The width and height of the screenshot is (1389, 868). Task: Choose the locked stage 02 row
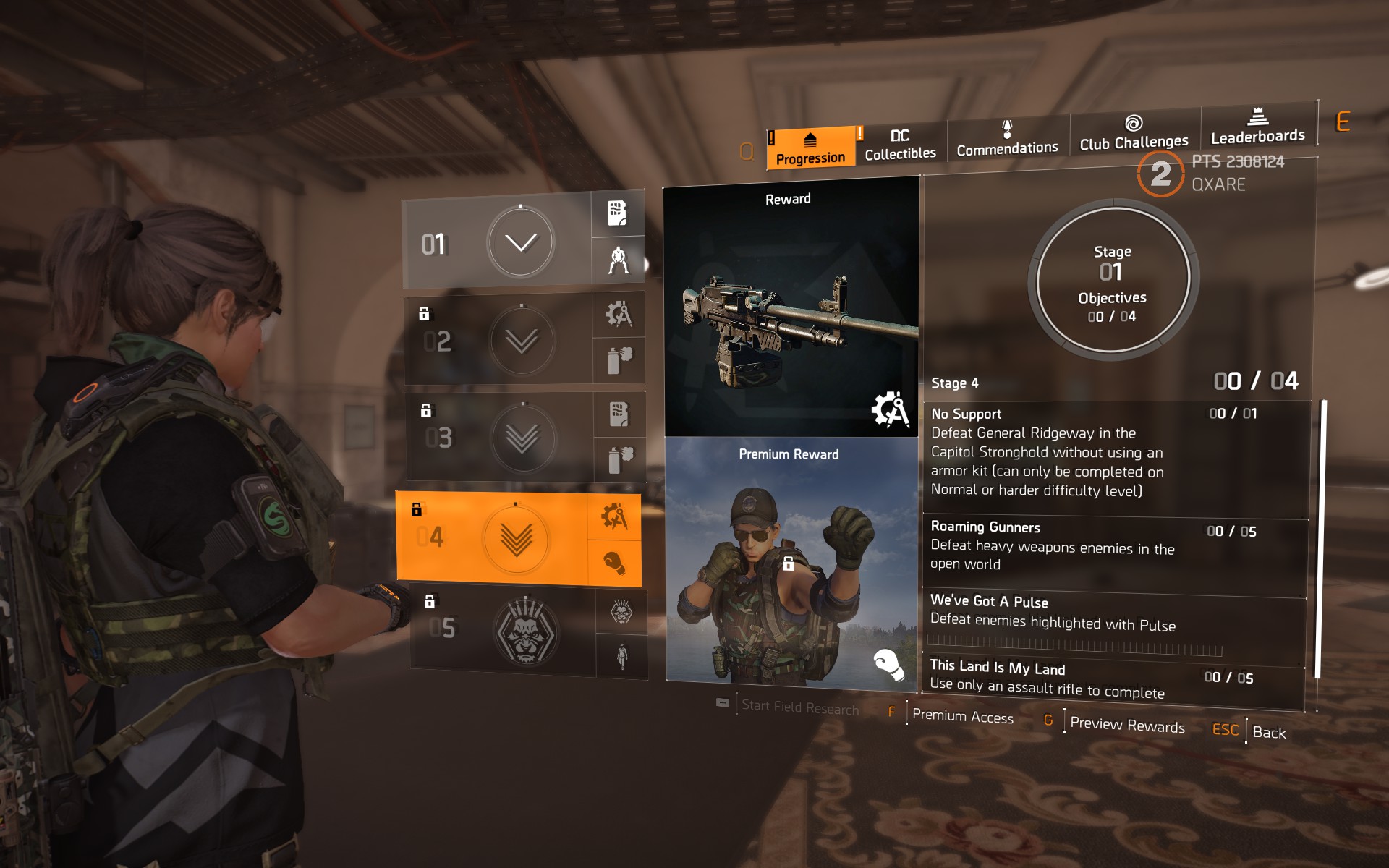[498, 340]
